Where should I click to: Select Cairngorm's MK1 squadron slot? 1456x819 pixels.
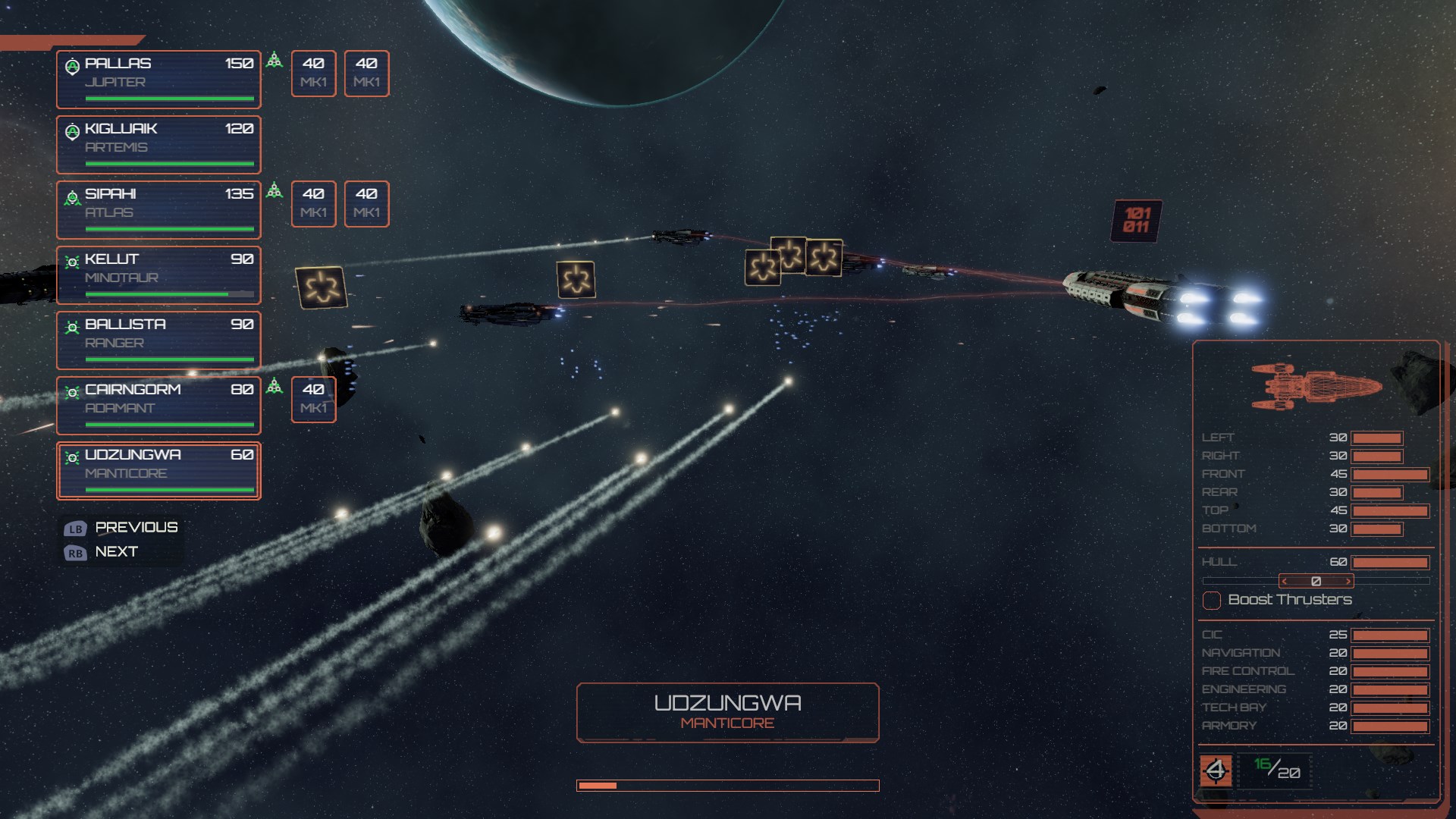(313, 399)
